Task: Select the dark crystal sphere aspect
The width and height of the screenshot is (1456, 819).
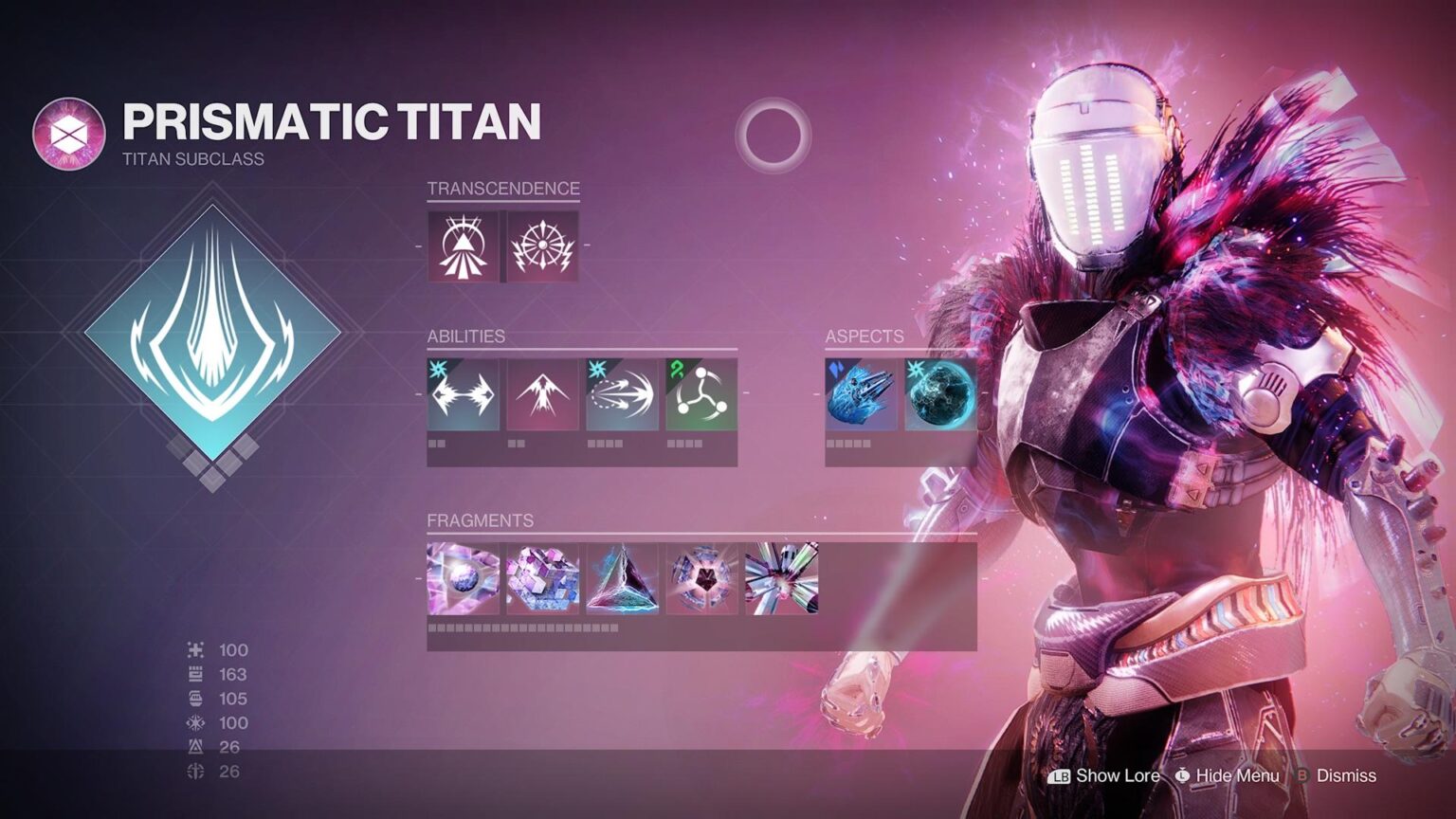Action: 940,394
